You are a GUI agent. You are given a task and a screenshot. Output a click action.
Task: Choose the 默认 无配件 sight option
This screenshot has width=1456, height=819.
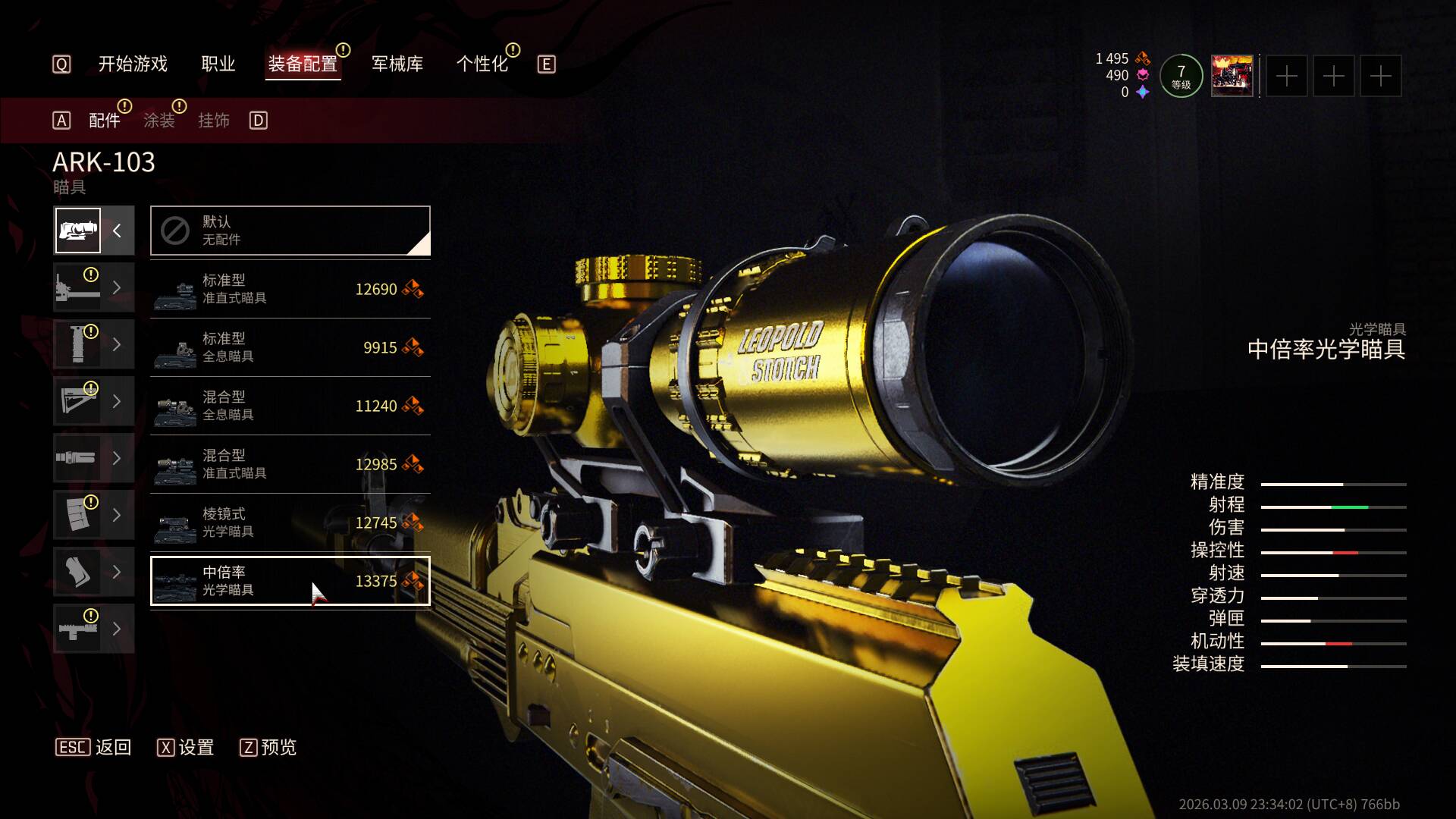[290, 231]
